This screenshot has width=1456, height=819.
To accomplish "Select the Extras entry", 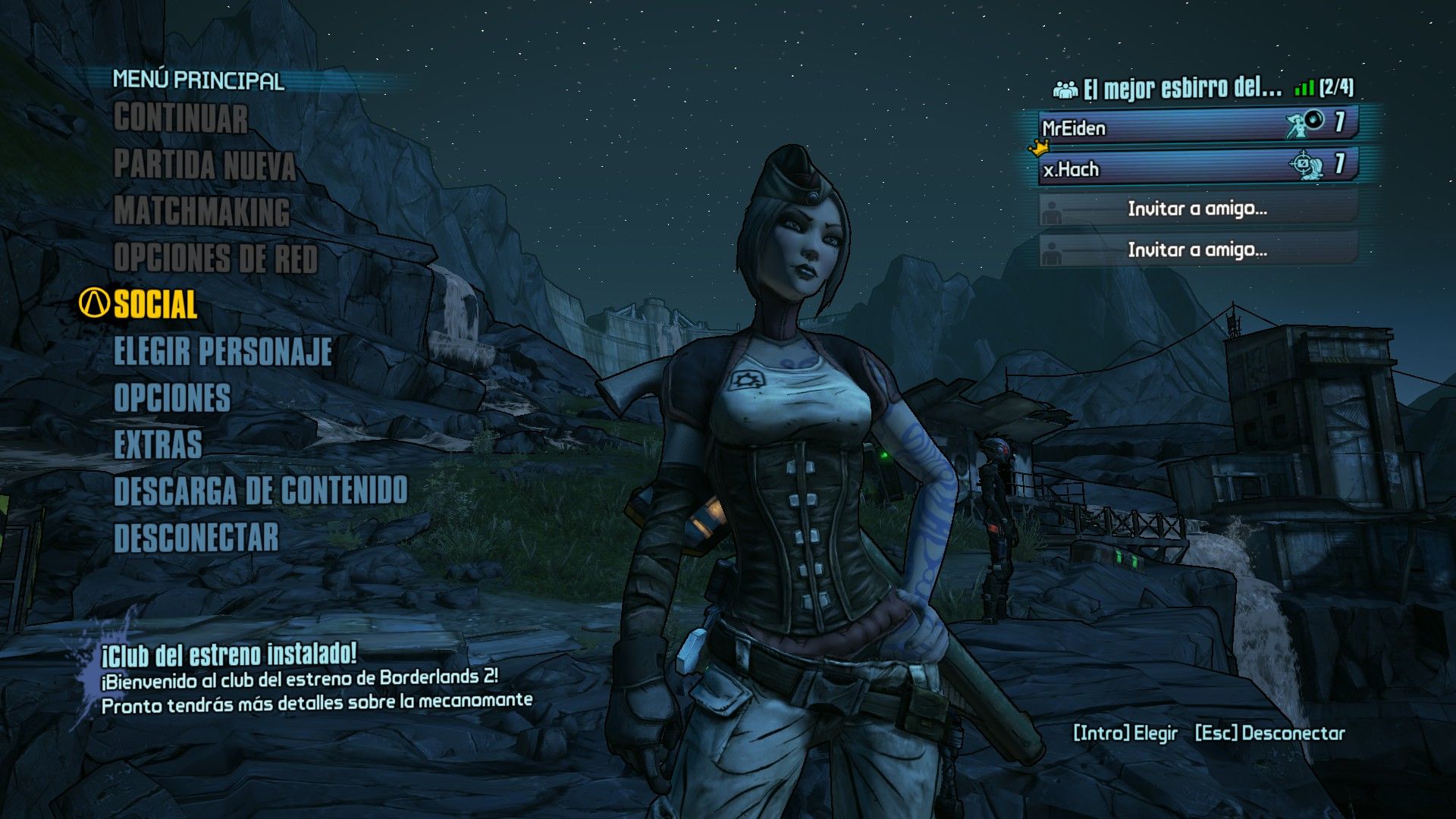I will pyautogui.click(x=158, y=445).
